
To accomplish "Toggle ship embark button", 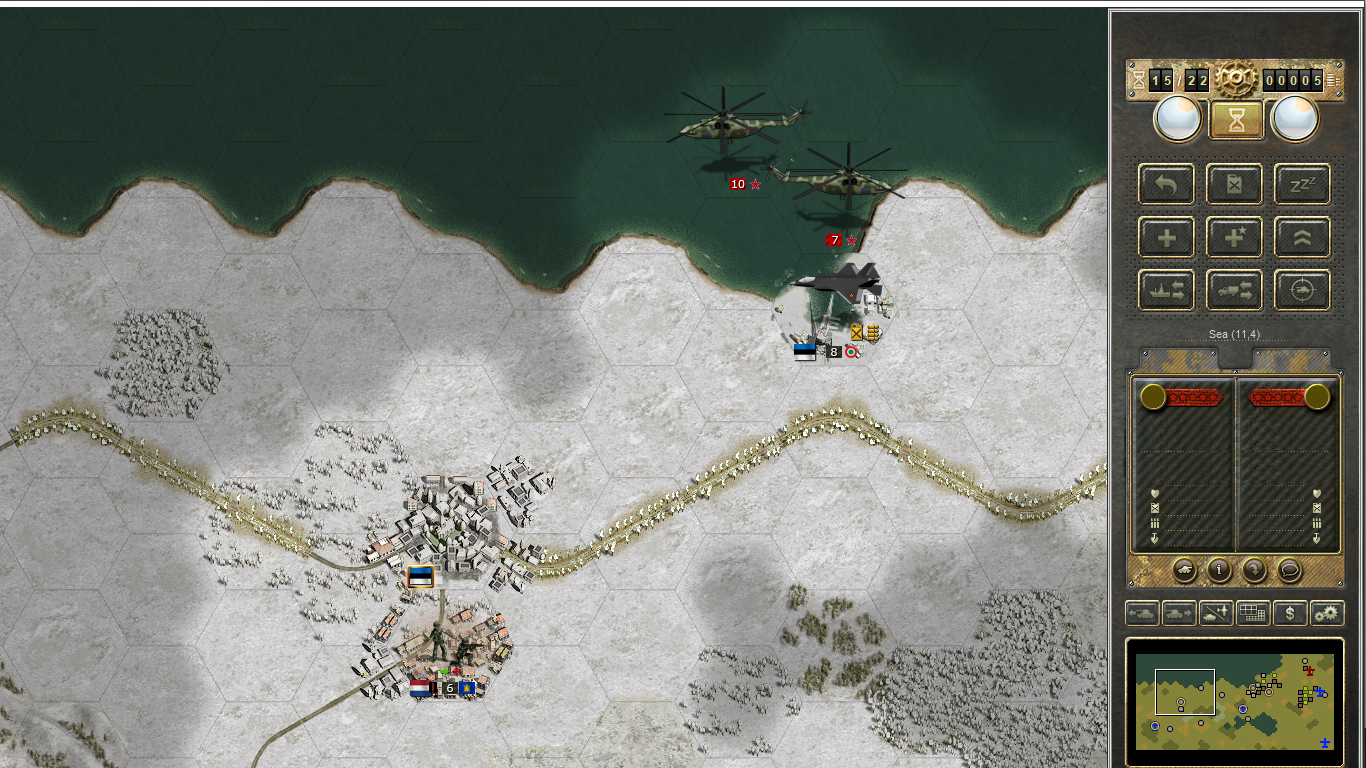I will tap(1167, 291).
